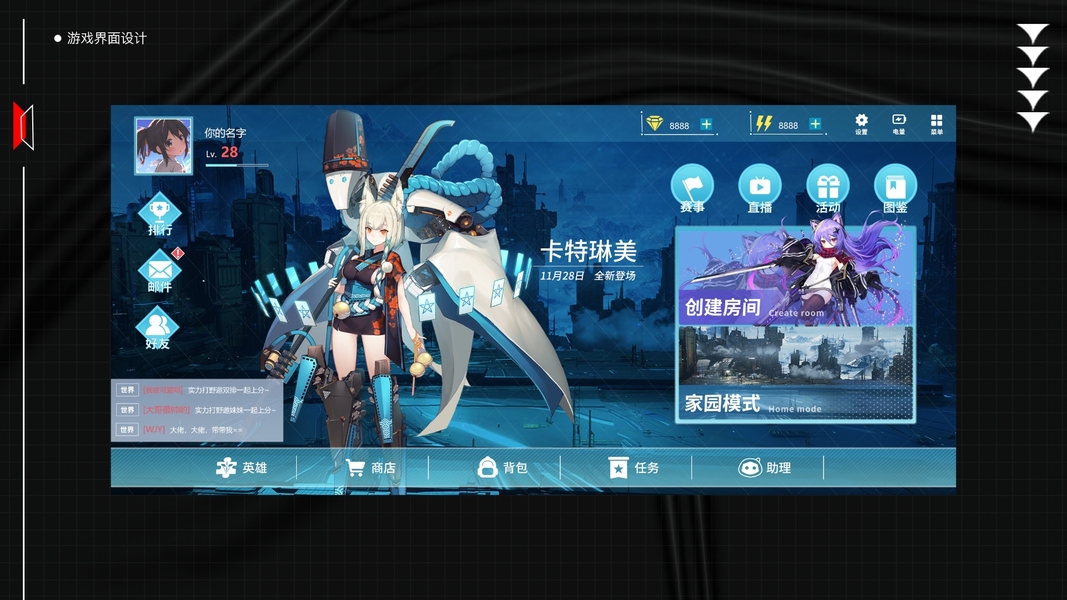Open the 菜单 grid menu
Viewport: 1067px width, 600px height.
point(936,123)
